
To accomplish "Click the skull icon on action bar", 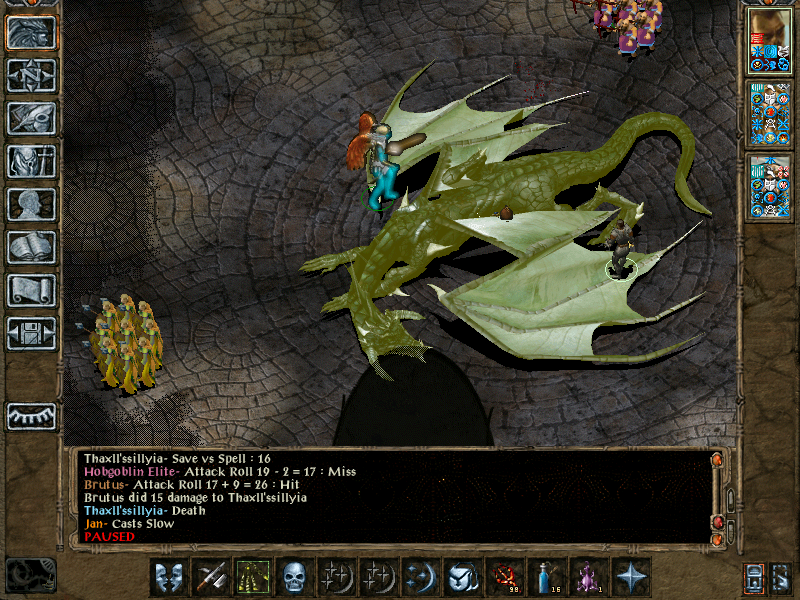I will [x=294, y=576].
